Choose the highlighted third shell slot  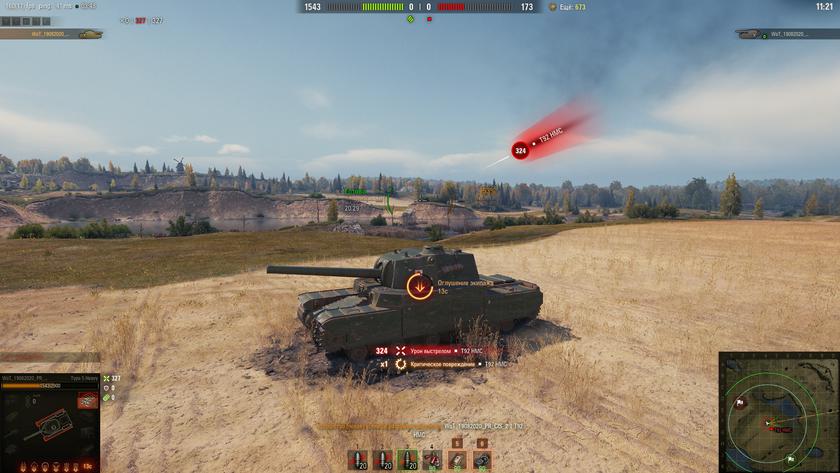pyautogui.click(x=408, y=459)
